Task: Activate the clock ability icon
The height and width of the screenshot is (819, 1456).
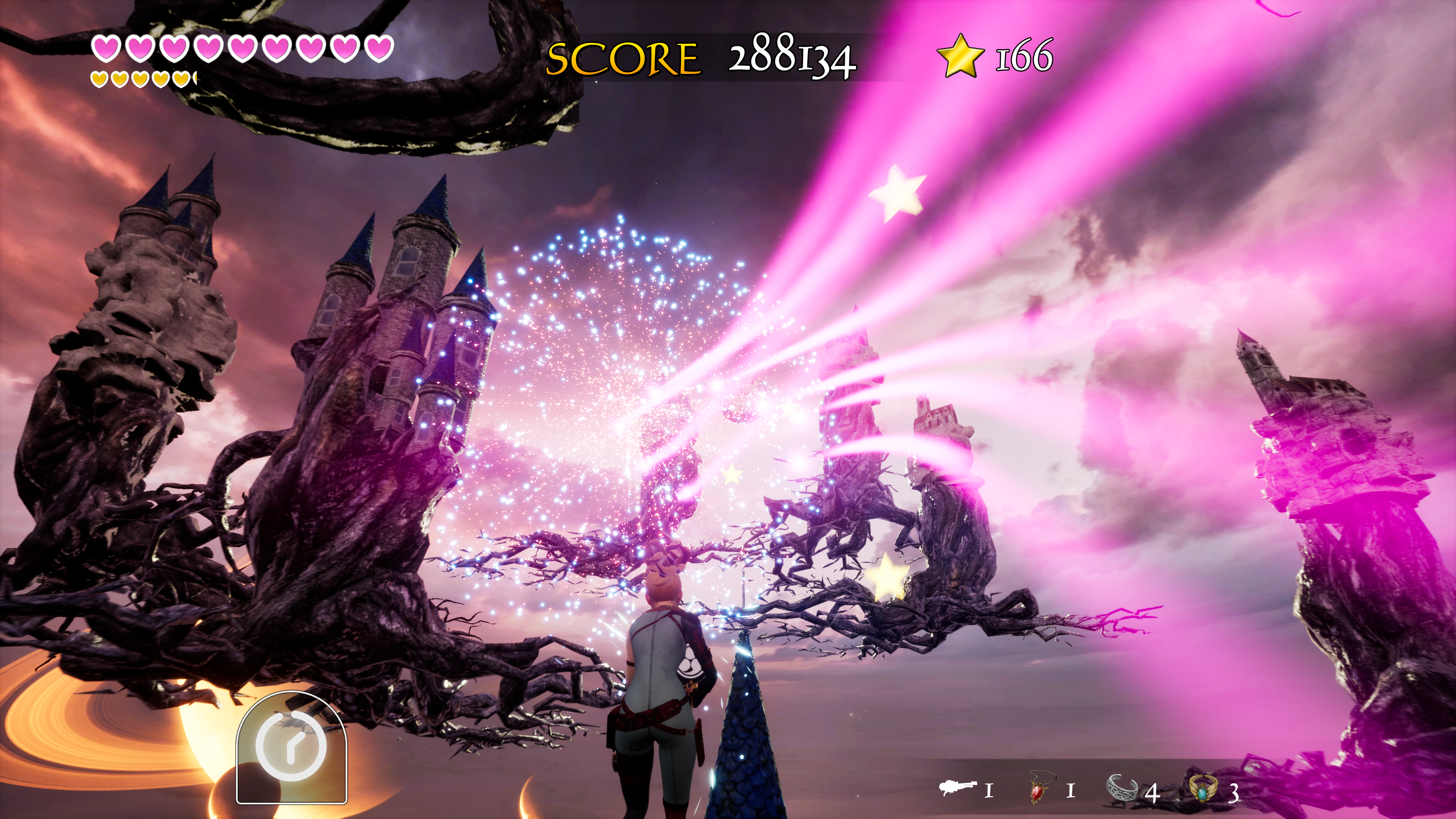Action: tap(291, 746)
